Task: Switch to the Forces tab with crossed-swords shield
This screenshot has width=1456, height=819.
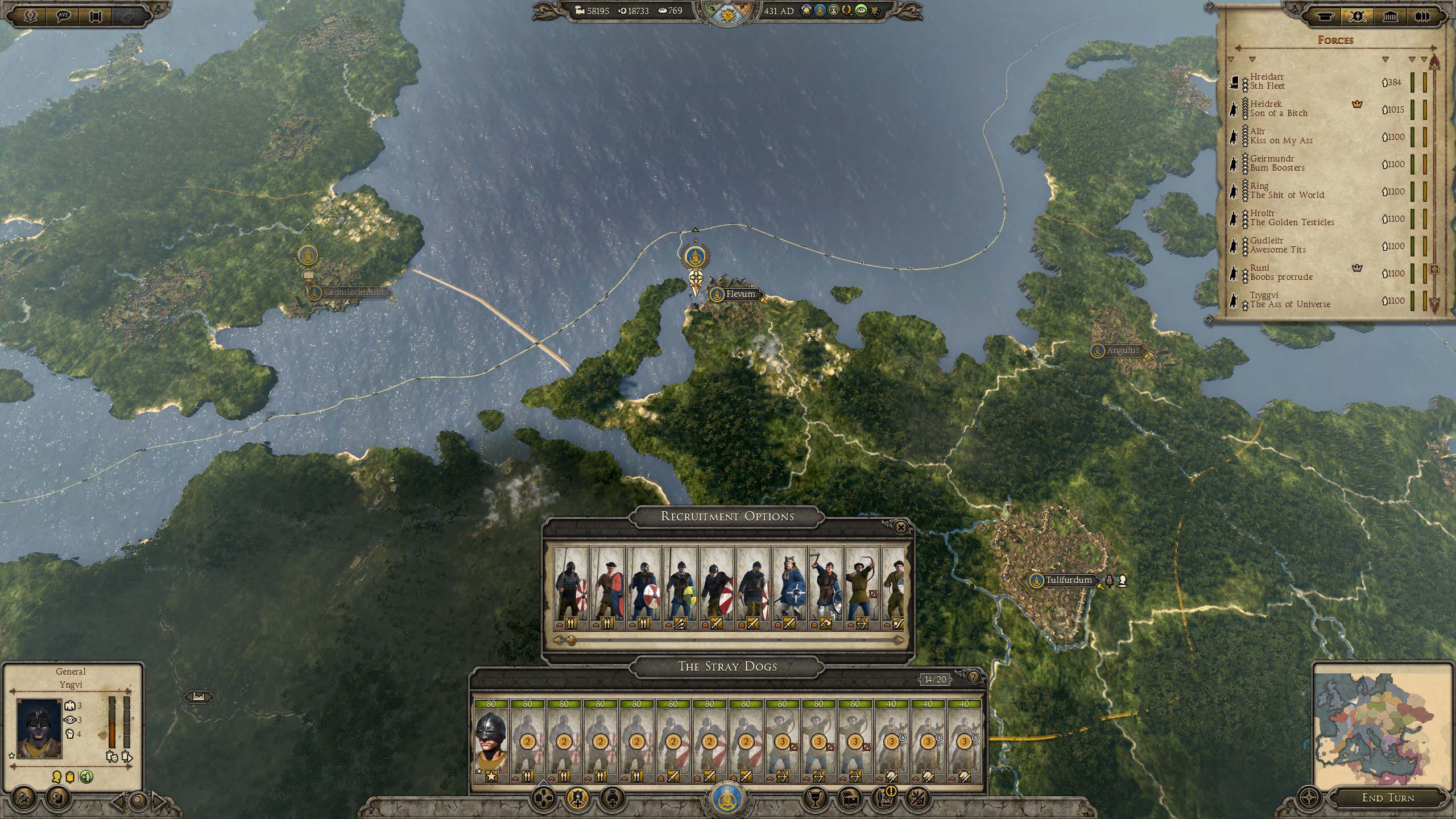Action: pyautogui.click(x=1358, y=16)
